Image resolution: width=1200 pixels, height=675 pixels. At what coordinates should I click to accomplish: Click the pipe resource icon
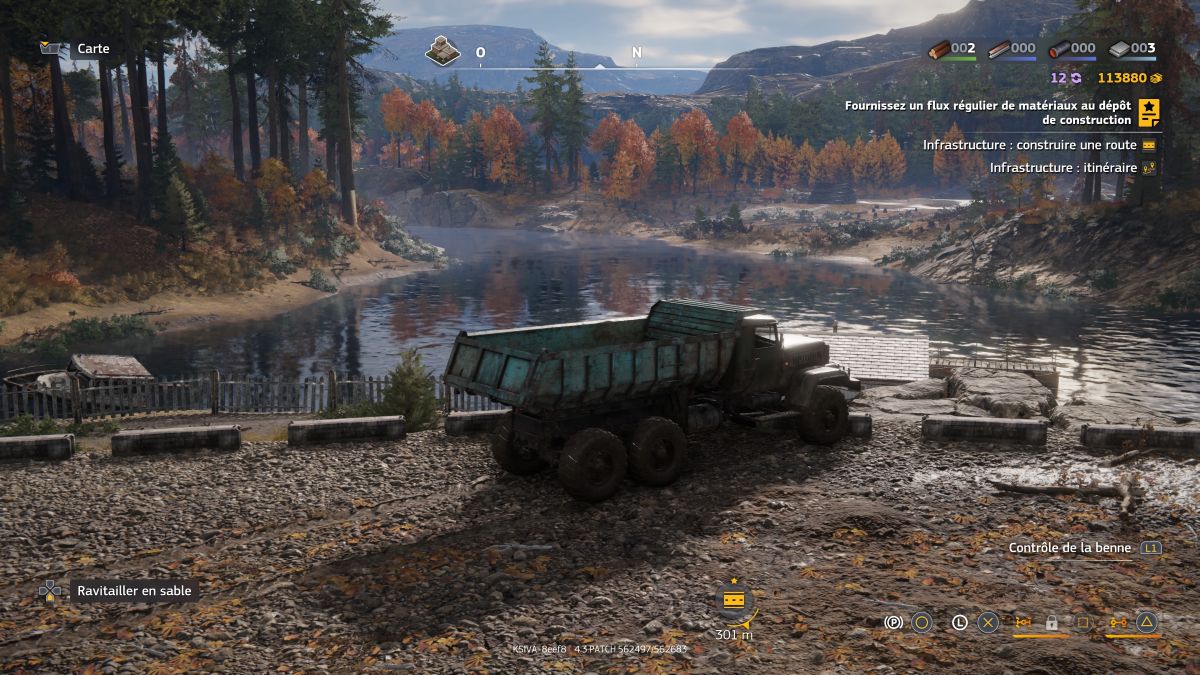[1059, 49]
